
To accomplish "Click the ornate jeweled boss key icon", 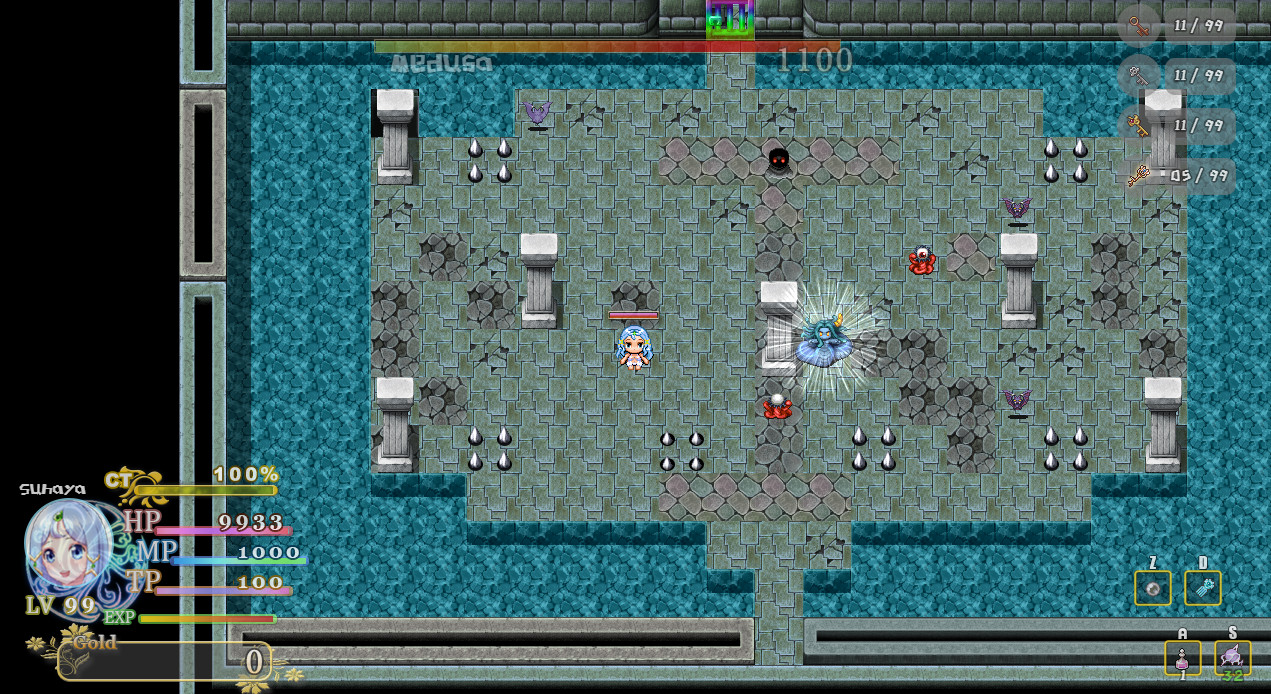I will click(1138, 176).
